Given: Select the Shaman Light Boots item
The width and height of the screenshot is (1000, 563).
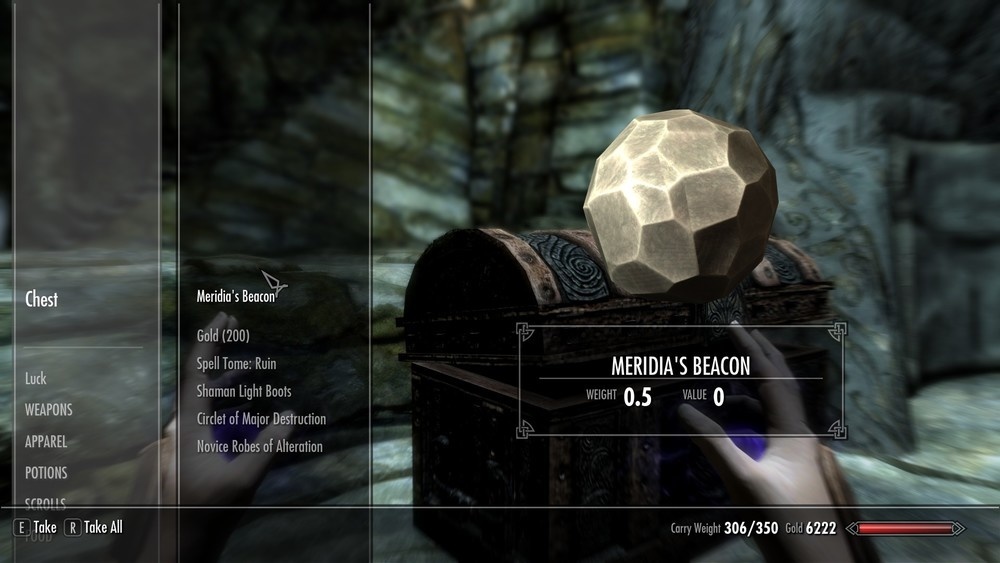Looking at the screenshot, I should coord(244,391).
